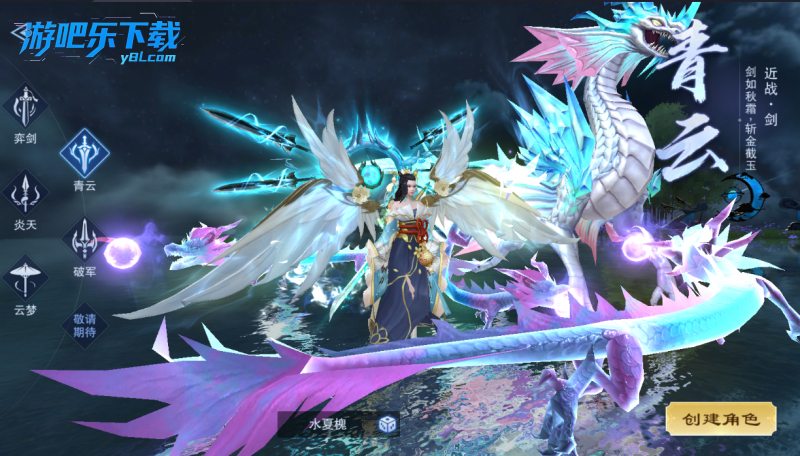The width and height of the screenshot is (800, 456).
Task: Select the 弈剑 class icon
Action: (x=25, y=107)
